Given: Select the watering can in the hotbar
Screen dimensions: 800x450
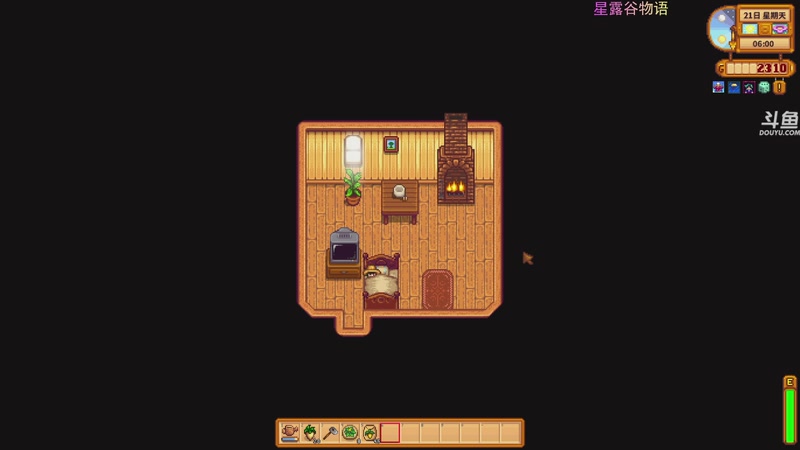Looking at the screenshot, I should (290, 433).
